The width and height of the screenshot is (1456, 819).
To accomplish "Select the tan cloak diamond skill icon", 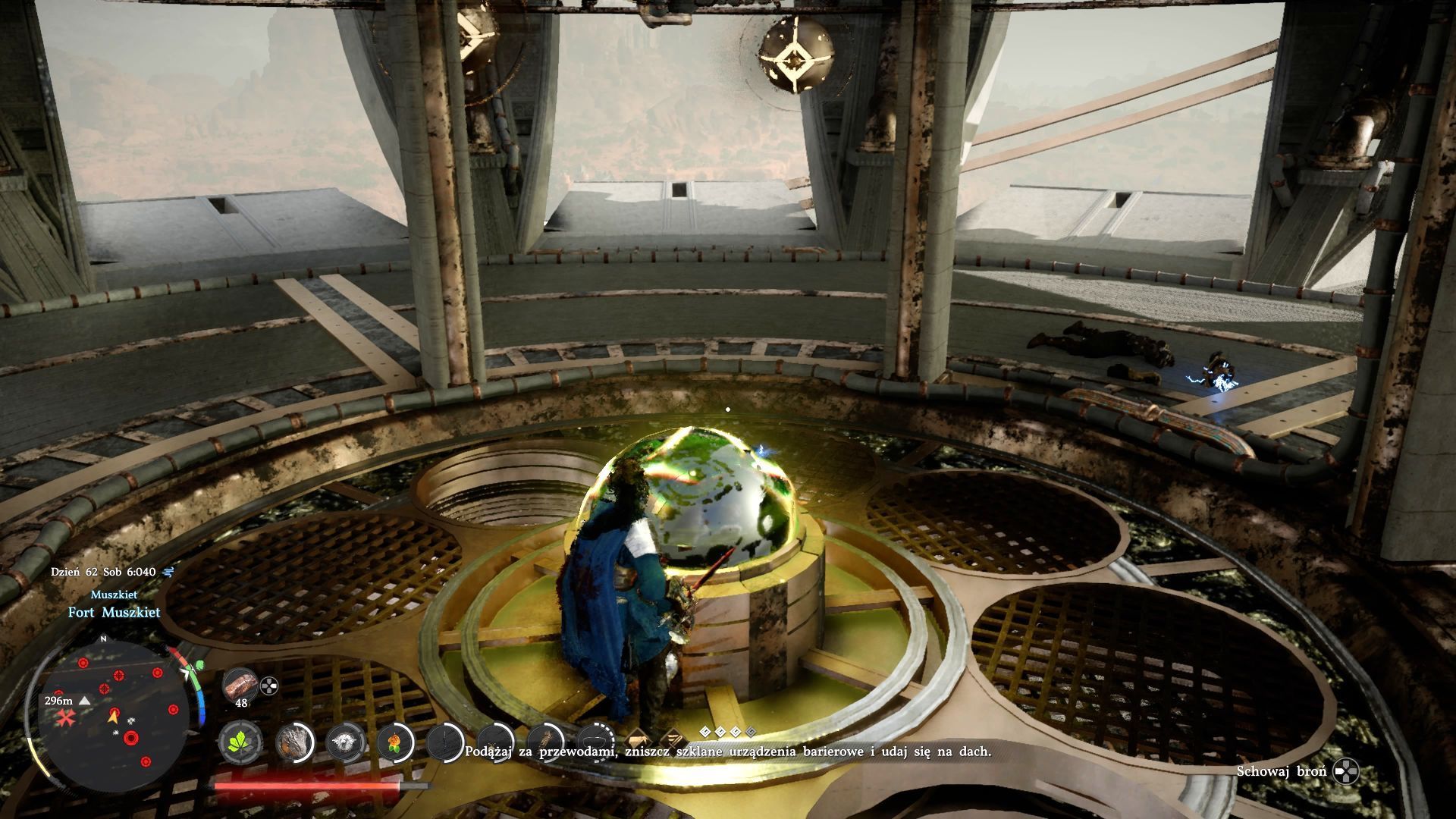I will point(635,738).
